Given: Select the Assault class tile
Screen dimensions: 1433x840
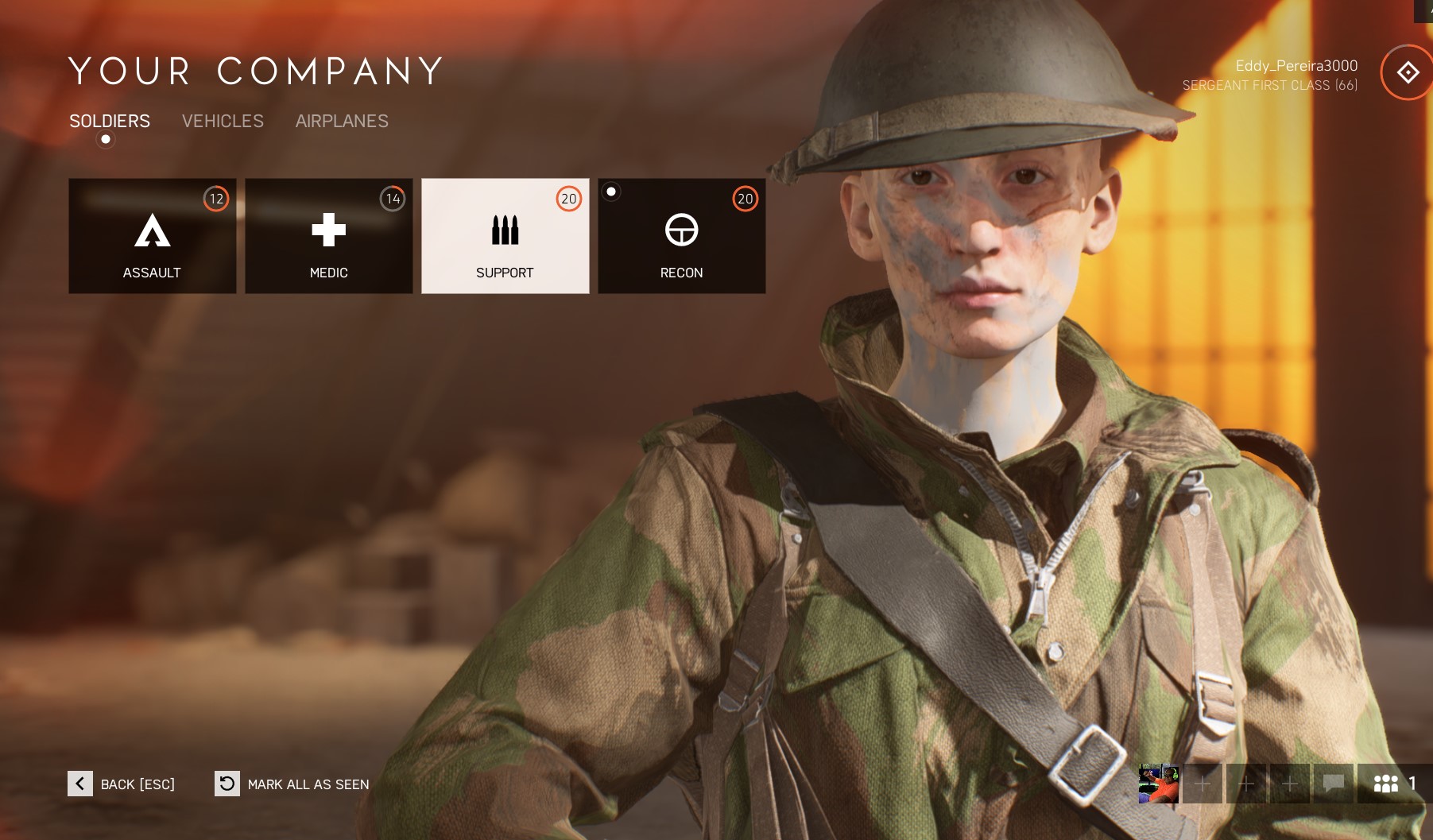Looking at the screenshot, I should pyautogui.click(x=153, y=236).
